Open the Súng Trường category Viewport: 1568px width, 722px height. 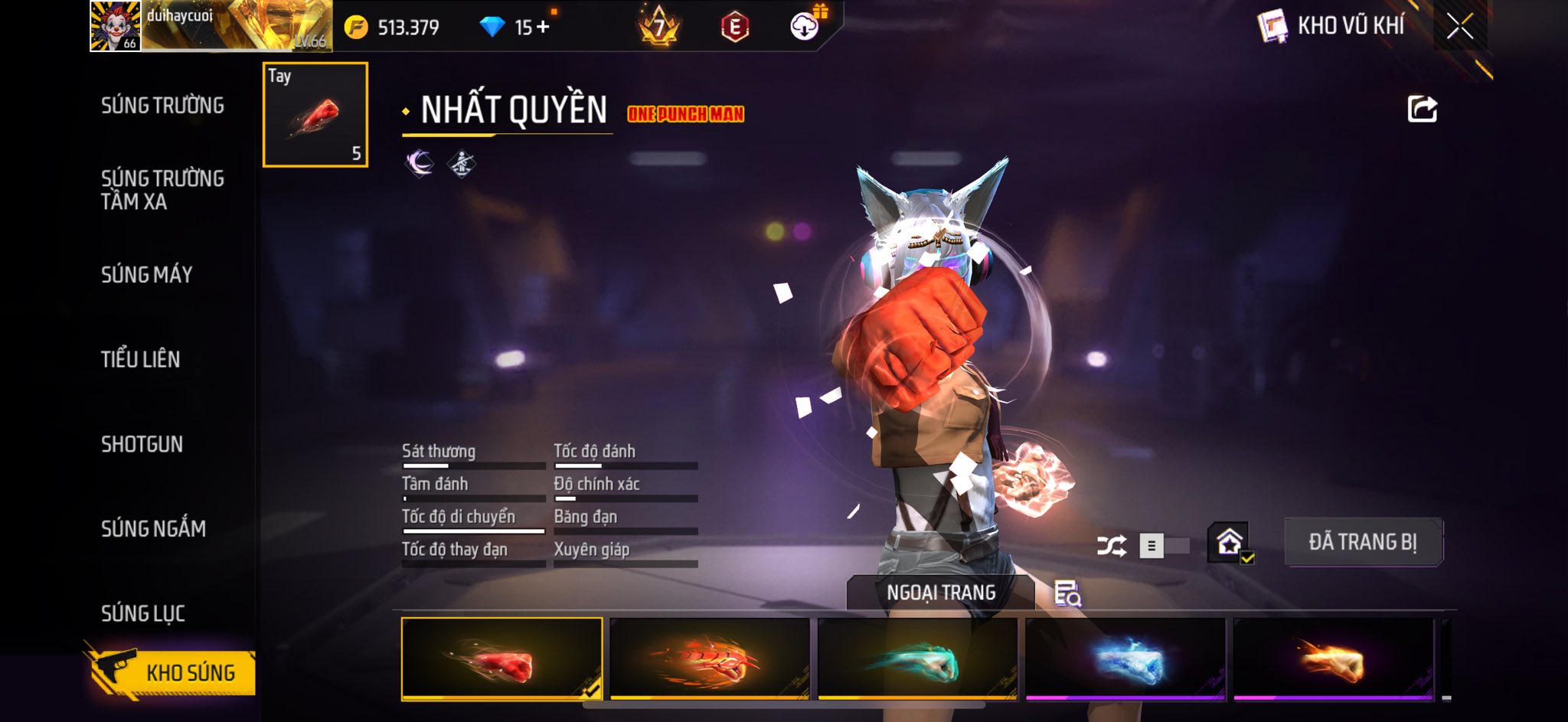162,106
